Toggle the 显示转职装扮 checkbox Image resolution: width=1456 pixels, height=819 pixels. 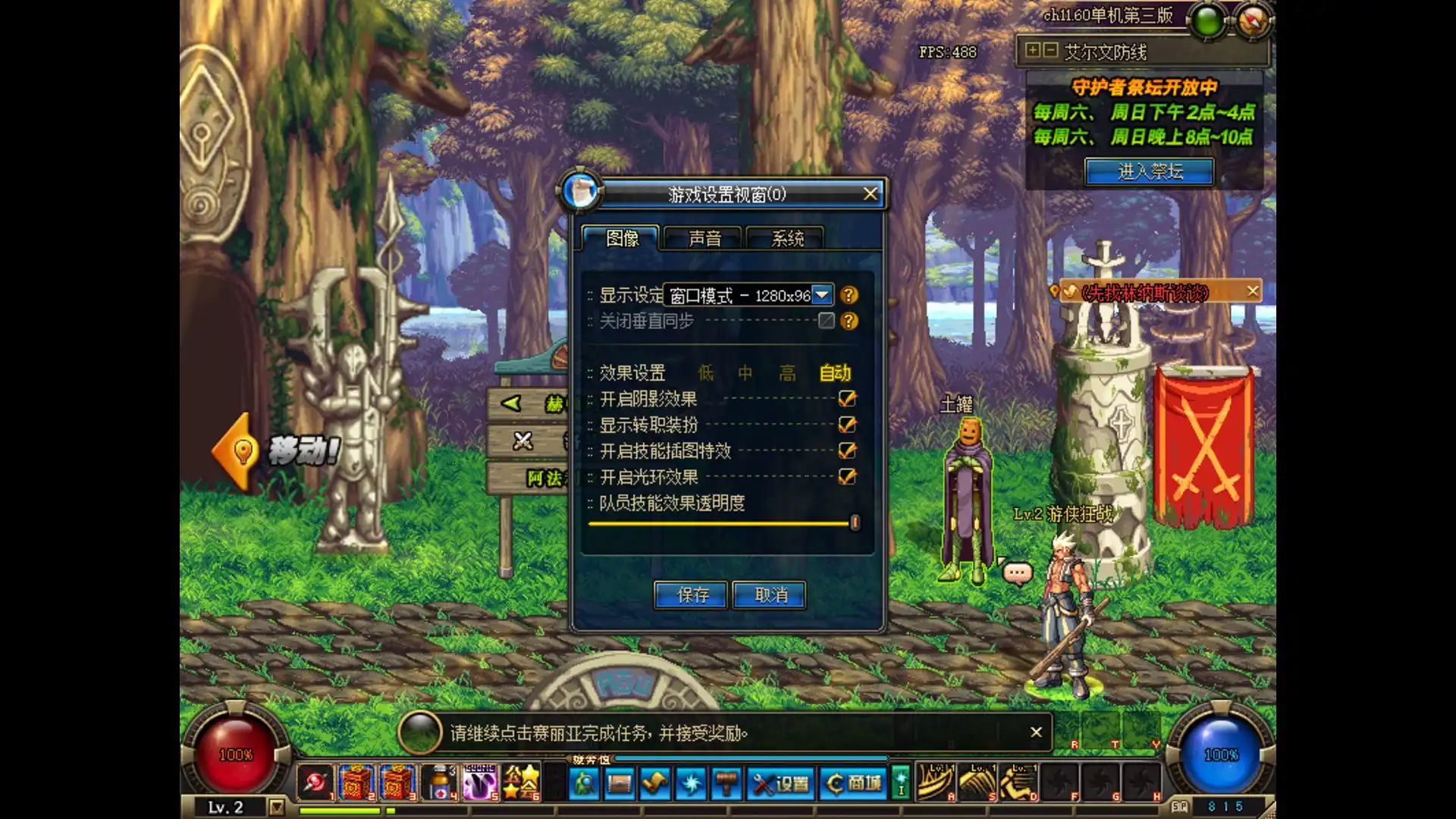coord(847,425)
